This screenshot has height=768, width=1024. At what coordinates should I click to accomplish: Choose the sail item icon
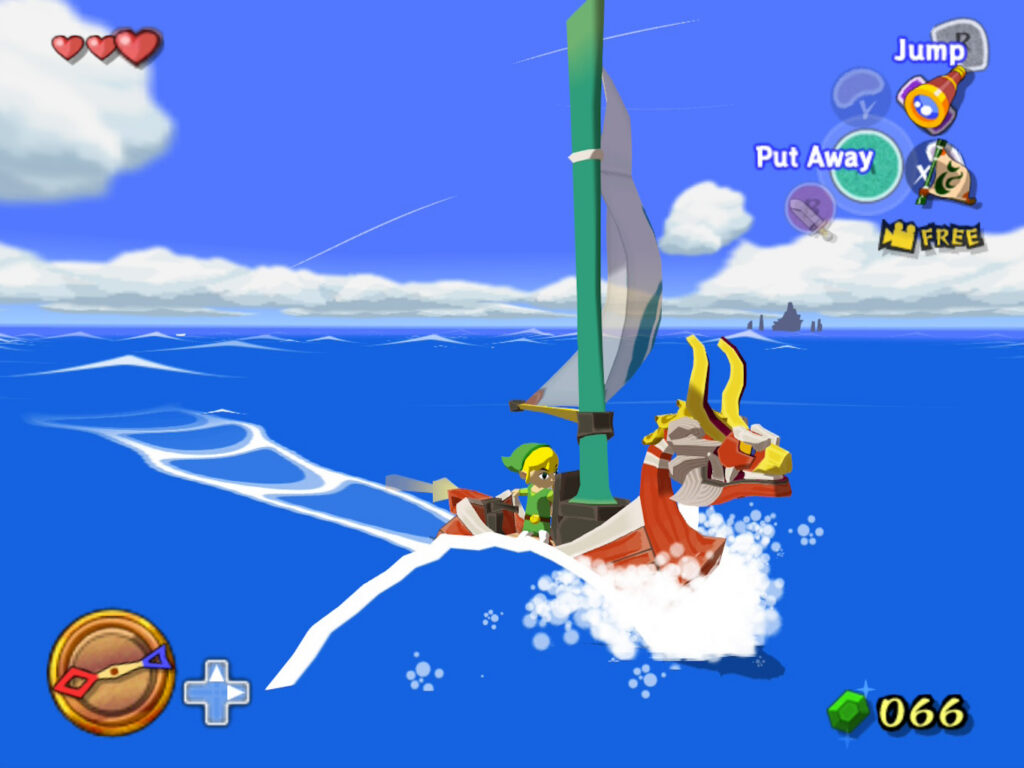942,172
